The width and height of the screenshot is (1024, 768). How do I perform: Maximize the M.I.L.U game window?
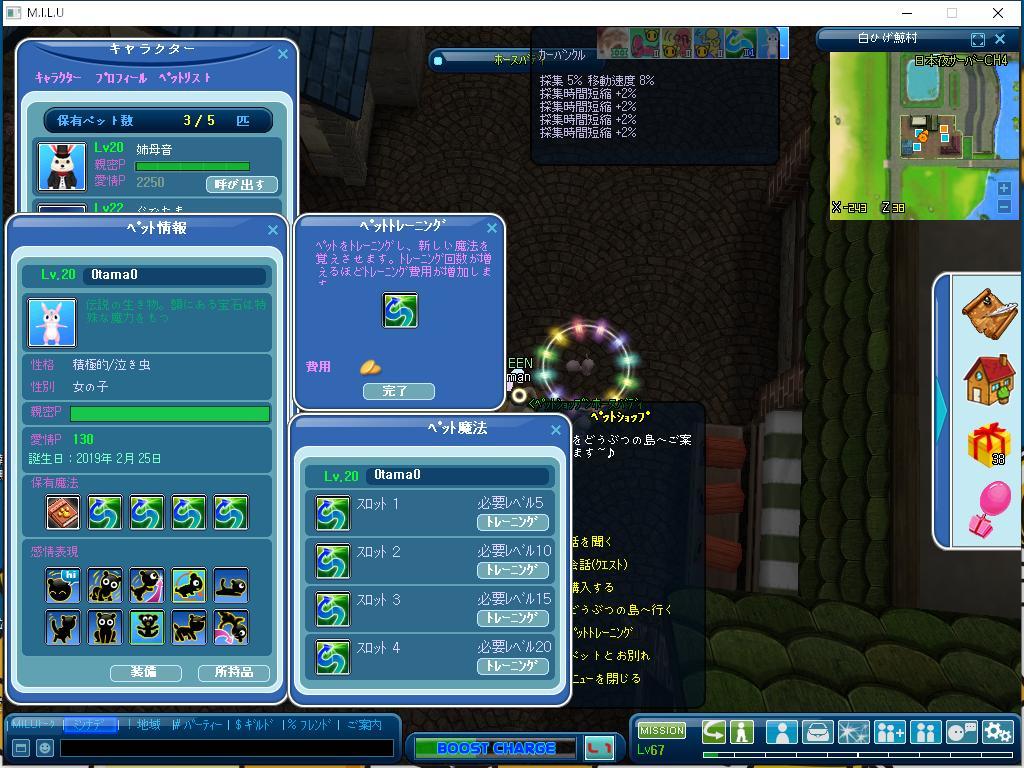(x=952, y=13)
